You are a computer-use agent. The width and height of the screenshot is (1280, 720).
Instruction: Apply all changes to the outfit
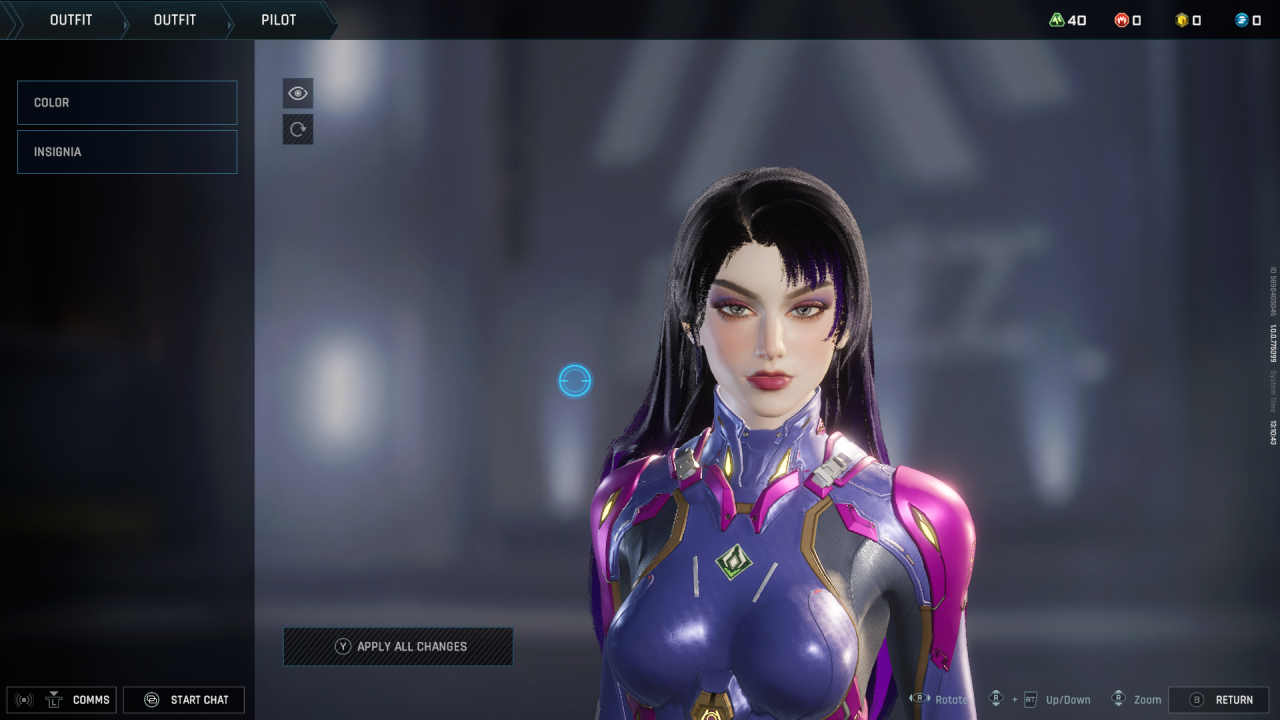pos(398,647)
